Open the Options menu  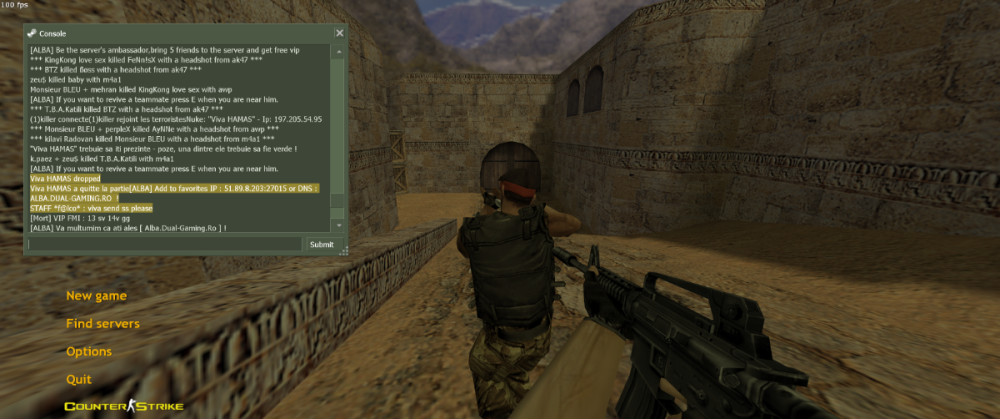tap(89, 352)
